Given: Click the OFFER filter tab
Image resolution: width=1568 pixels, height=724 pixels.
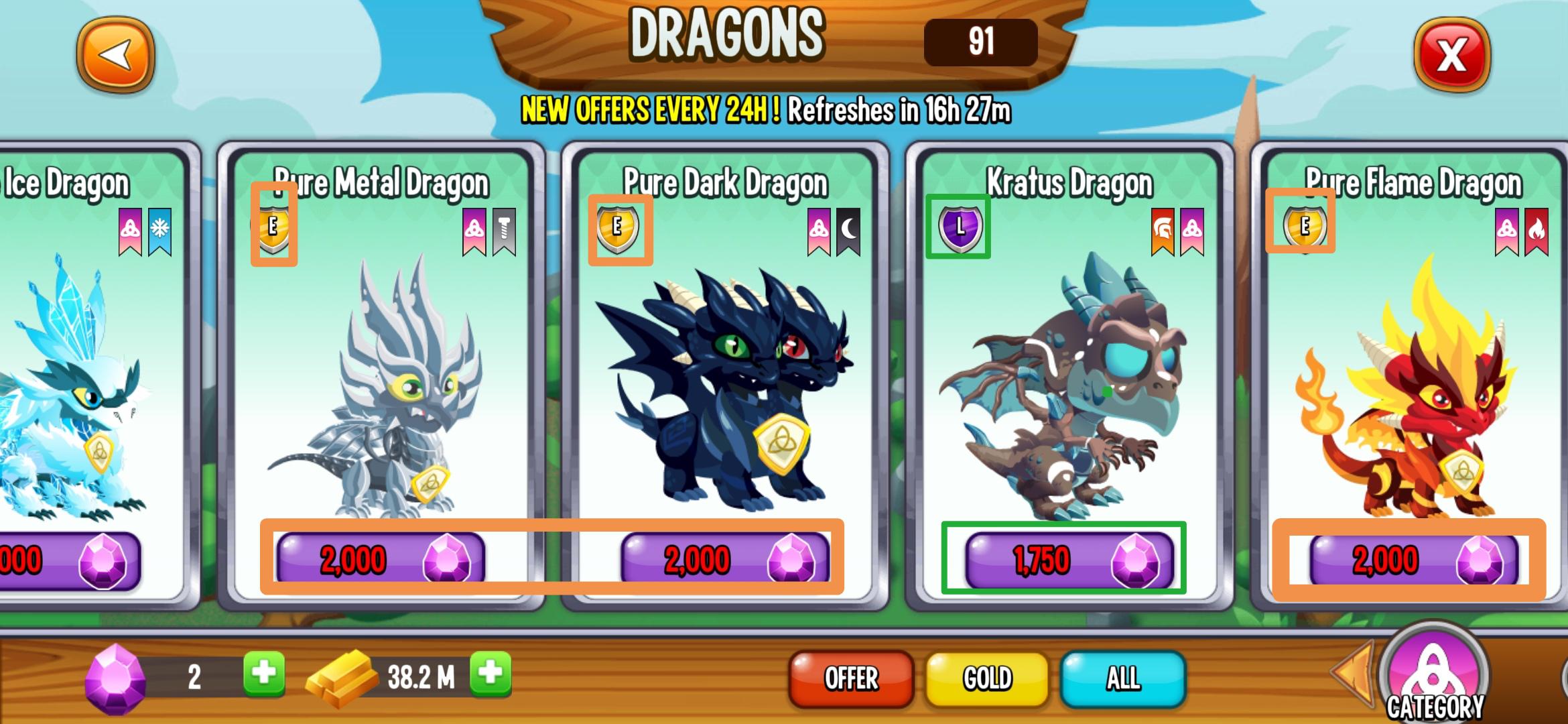Looking at the screenshot, I should coord(850,678).
